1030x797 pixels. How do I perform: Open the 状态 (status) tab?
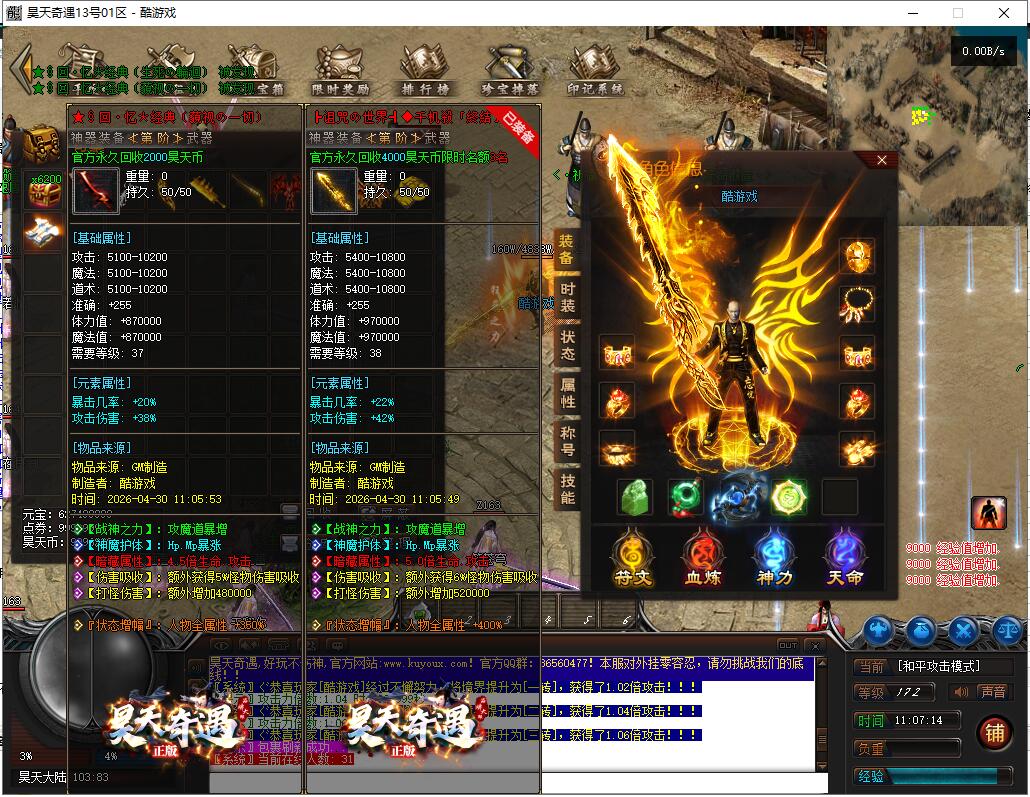567,346
